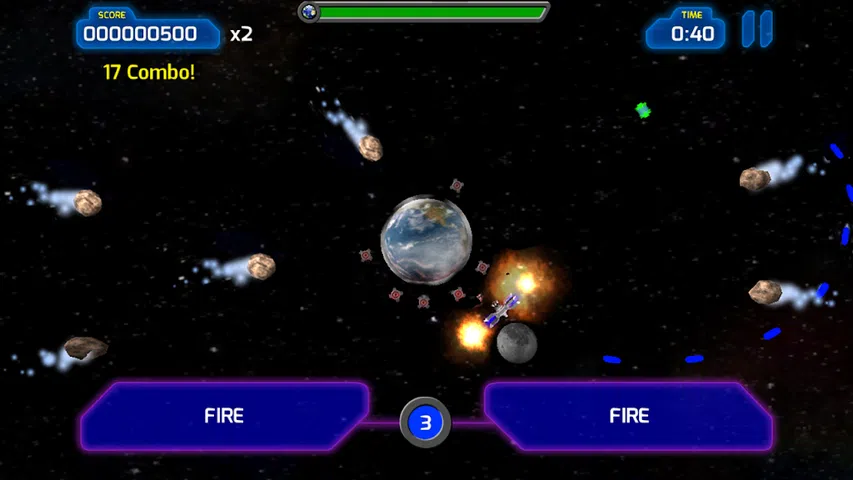
Task: Tap the left FIRE button
Action: (224, 416)
